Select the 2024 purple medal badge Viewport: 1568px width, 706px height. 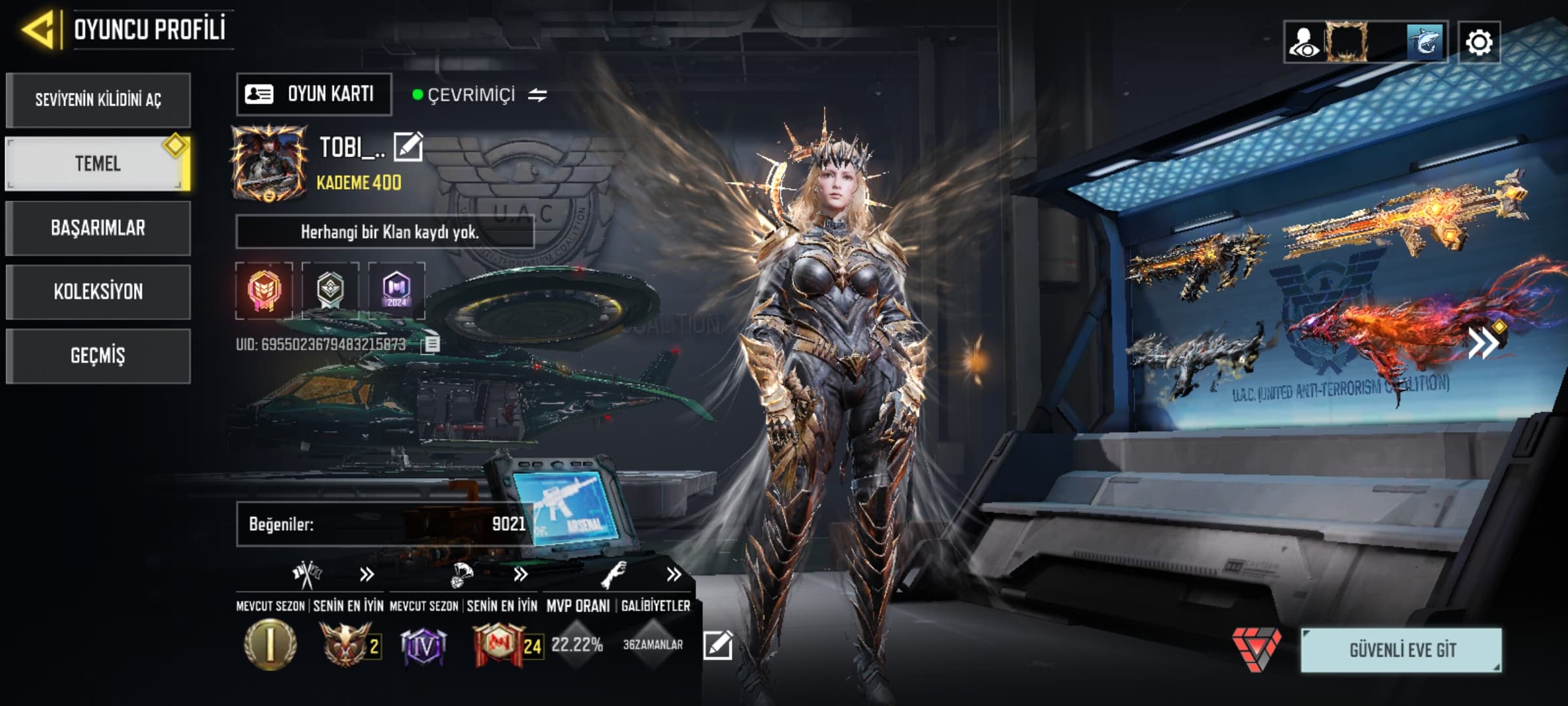pos(397,290)
